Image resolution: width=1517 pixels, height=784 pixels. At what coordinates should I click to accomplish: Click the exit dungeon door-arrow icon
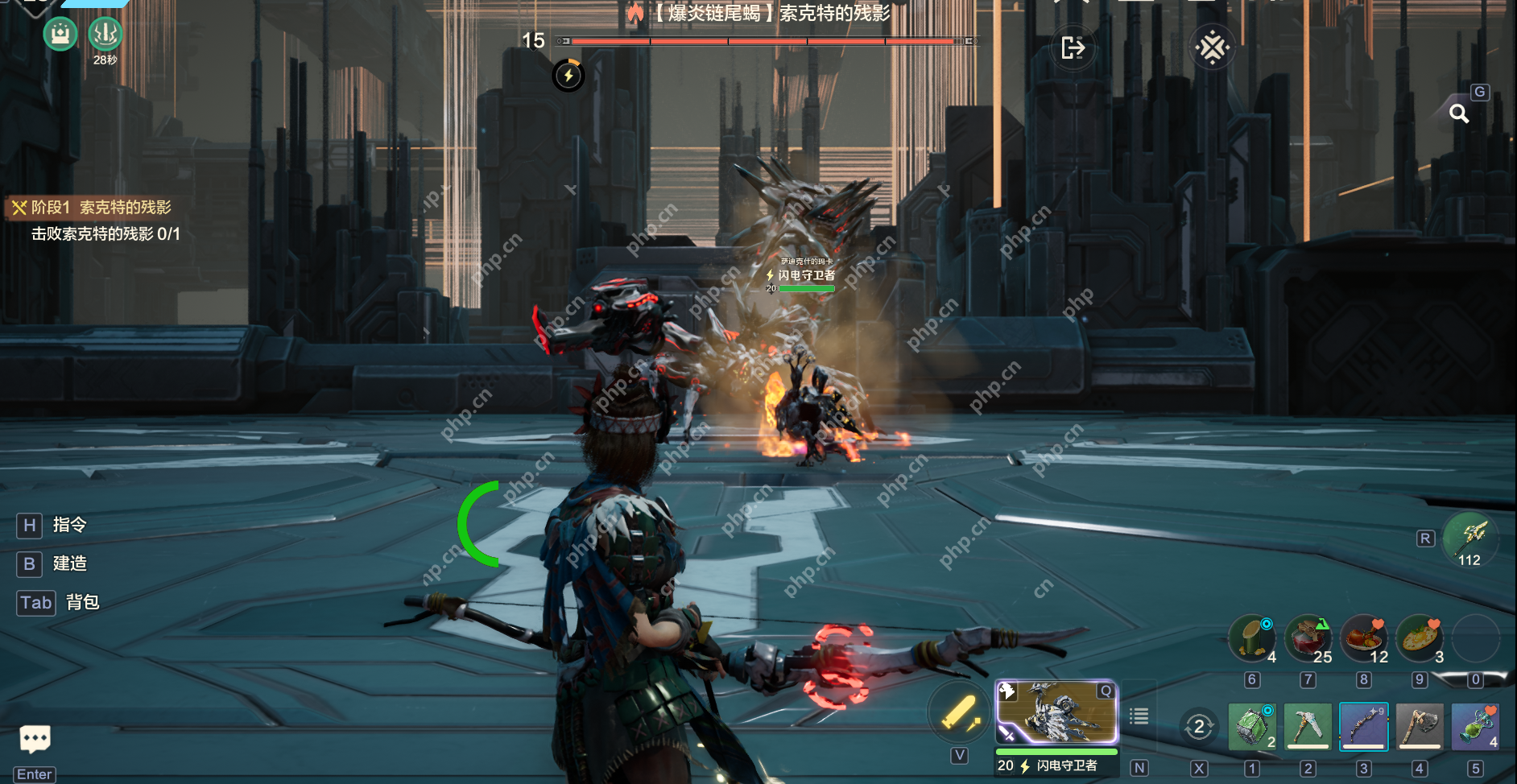click(1073, 48)
